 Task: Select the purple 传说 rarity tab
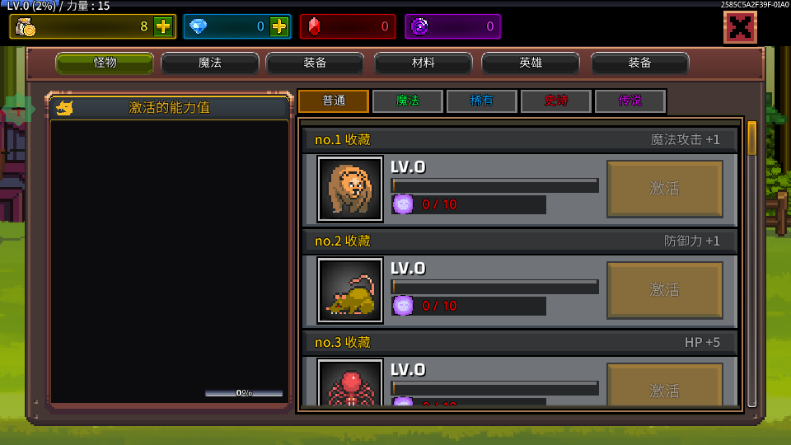pyautogui.click(x=629, y=101)
